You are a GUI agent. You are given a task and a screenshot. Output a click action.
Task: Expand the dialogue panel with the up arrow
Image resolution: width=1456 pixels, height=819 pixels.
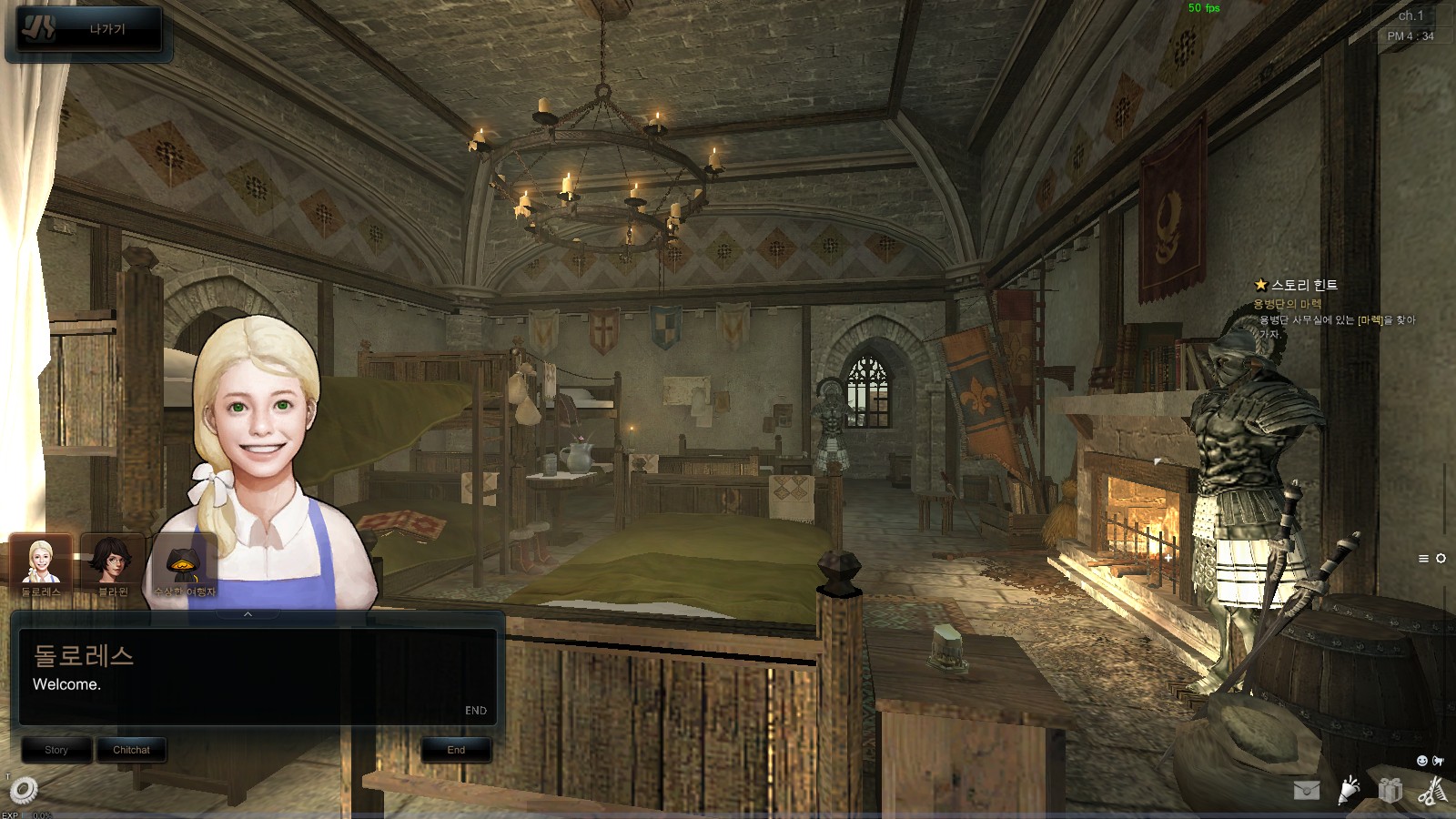pyautogui.click(x=248, y=615)
